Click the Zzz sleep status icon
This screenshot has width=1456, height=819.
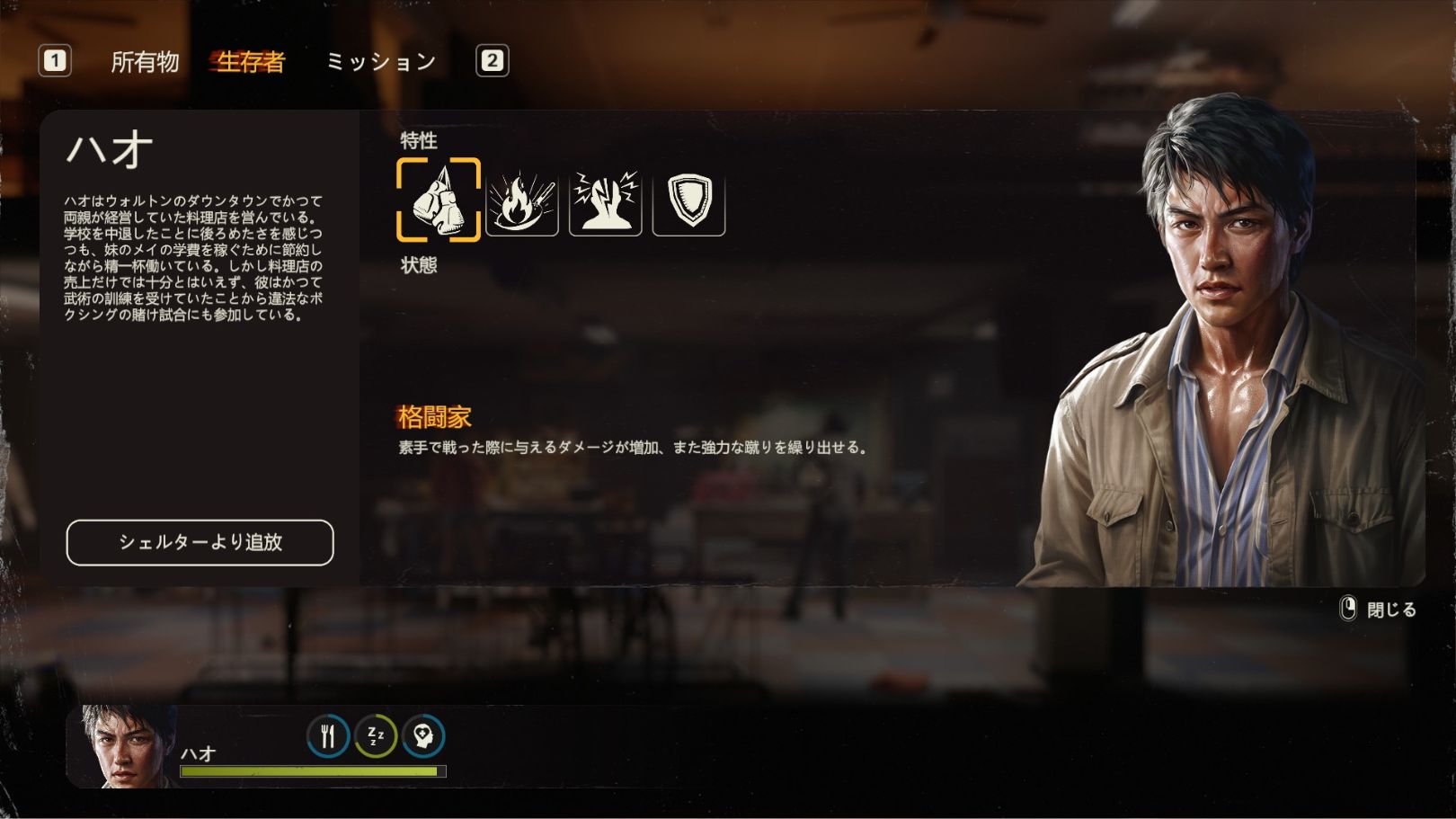pos(376,737)
